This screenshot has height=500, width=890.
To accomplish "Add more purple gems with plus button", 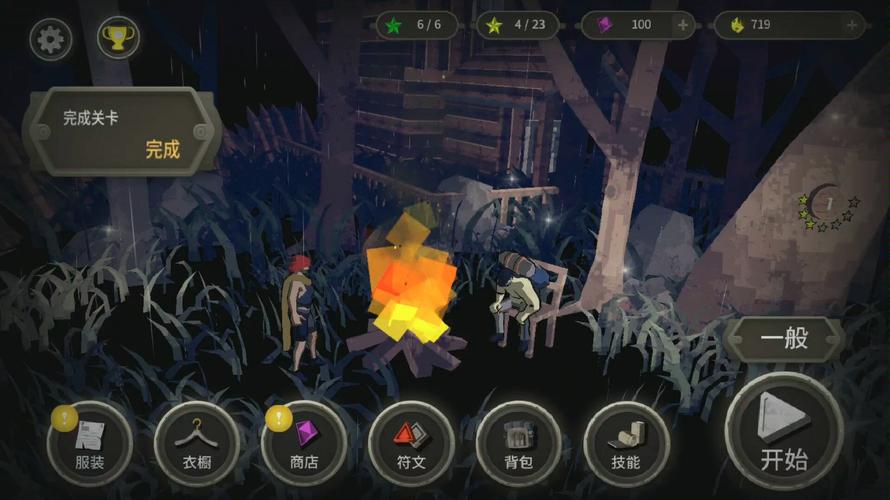I will point(683,25).
